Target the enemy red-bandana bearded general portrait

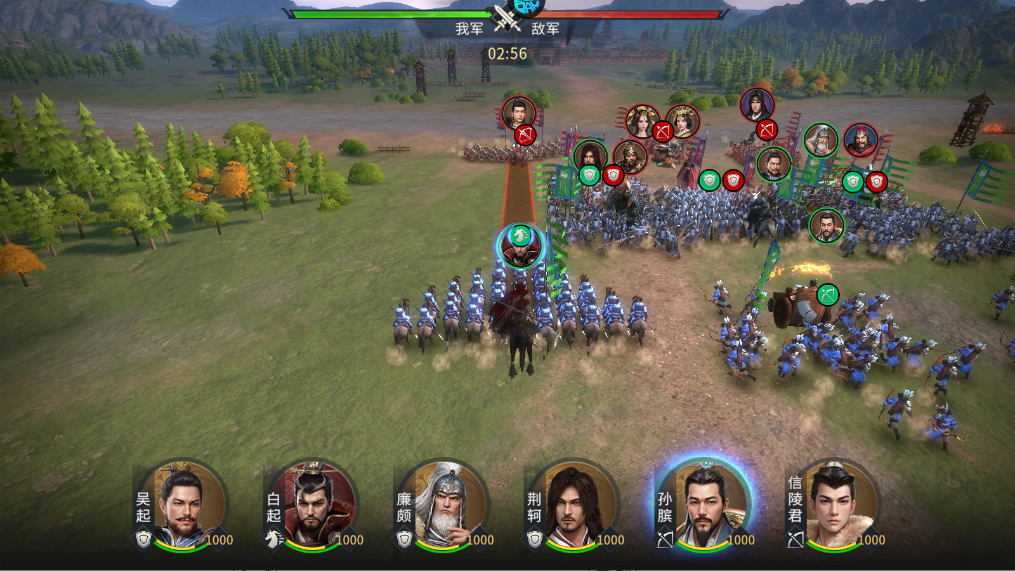click(860, 141)
